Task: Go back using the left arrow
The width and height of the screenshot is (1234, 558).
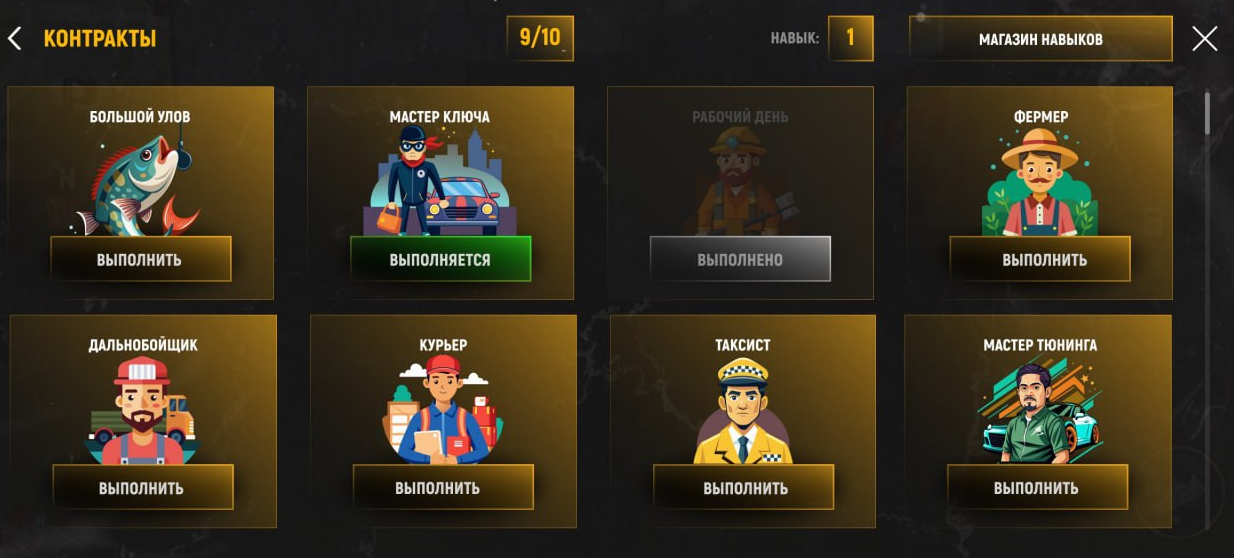Action: 14,39
